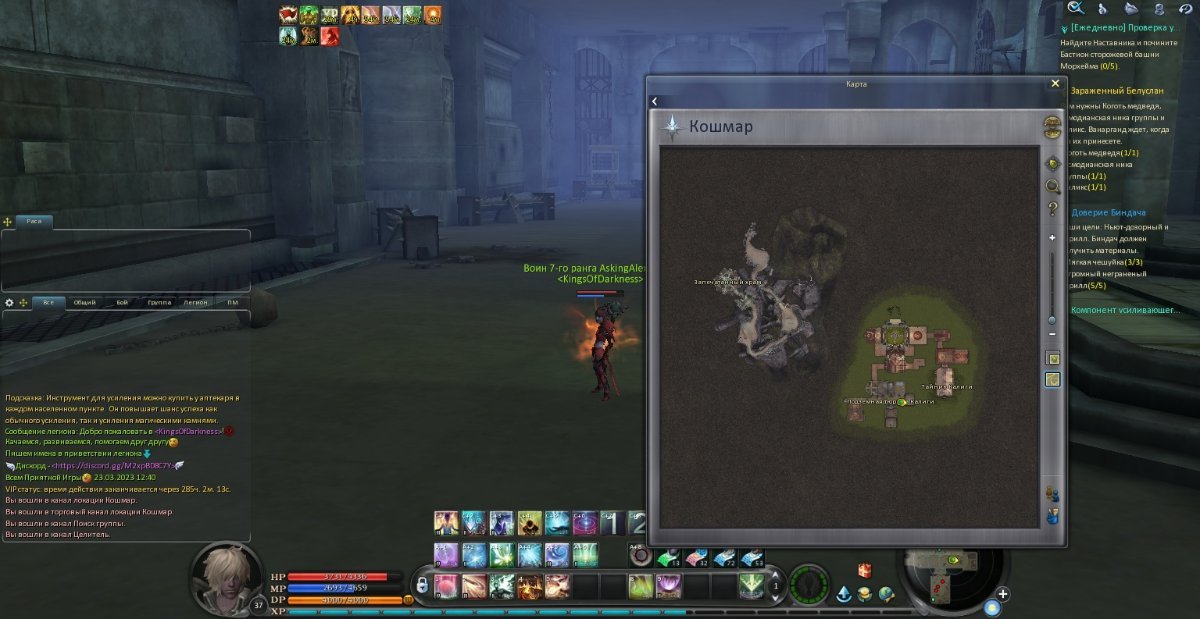The width and height of the screenshot is (1200, 619).
Task: Switch chat to the Общий tab
Action: point(85,302)
